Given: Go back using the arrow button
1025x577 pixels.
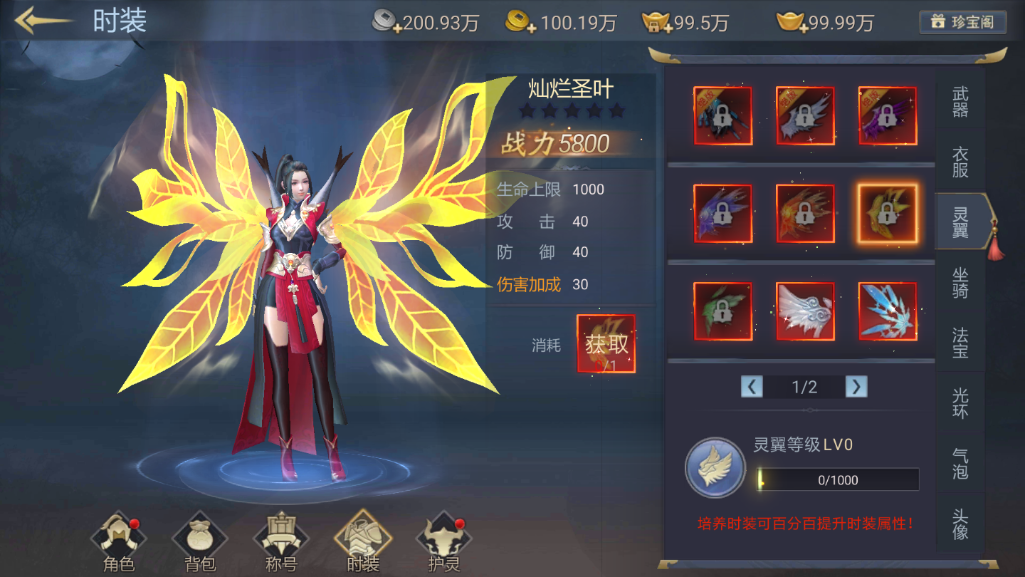Looking at the screenshot, I should [42, 21].
